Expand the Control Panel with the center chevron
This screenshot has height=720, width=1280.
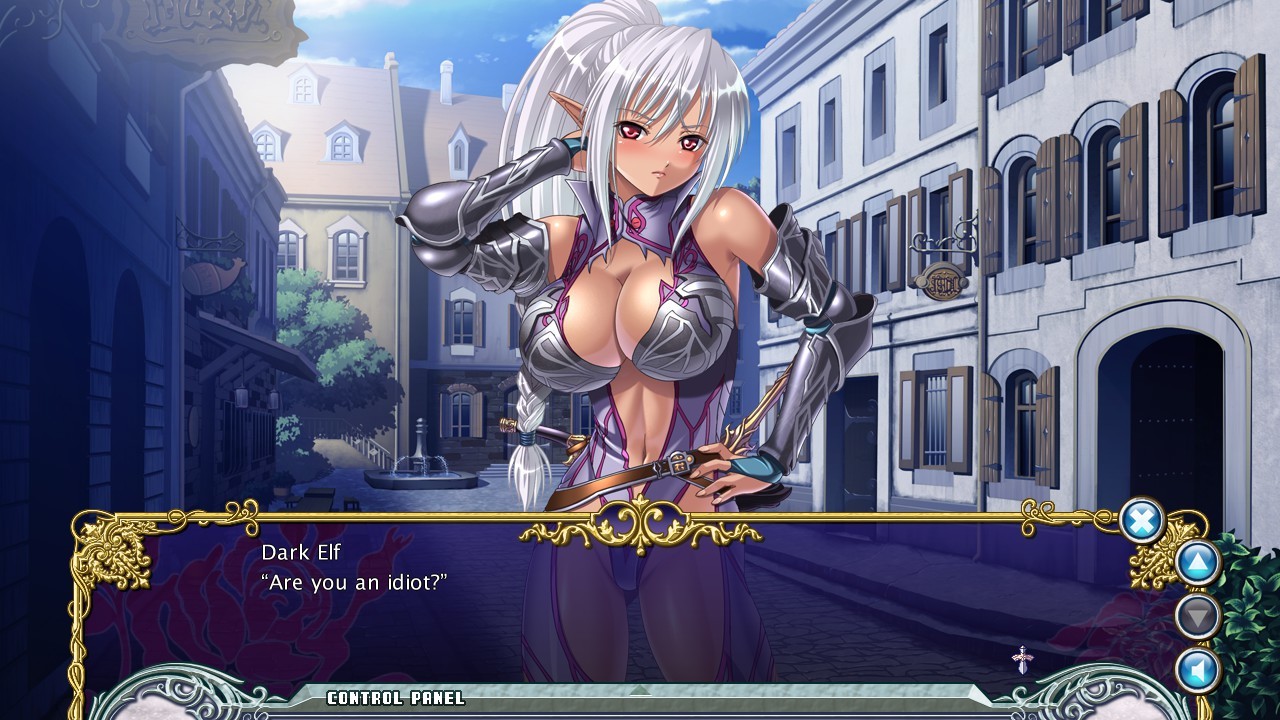point(640,690)
